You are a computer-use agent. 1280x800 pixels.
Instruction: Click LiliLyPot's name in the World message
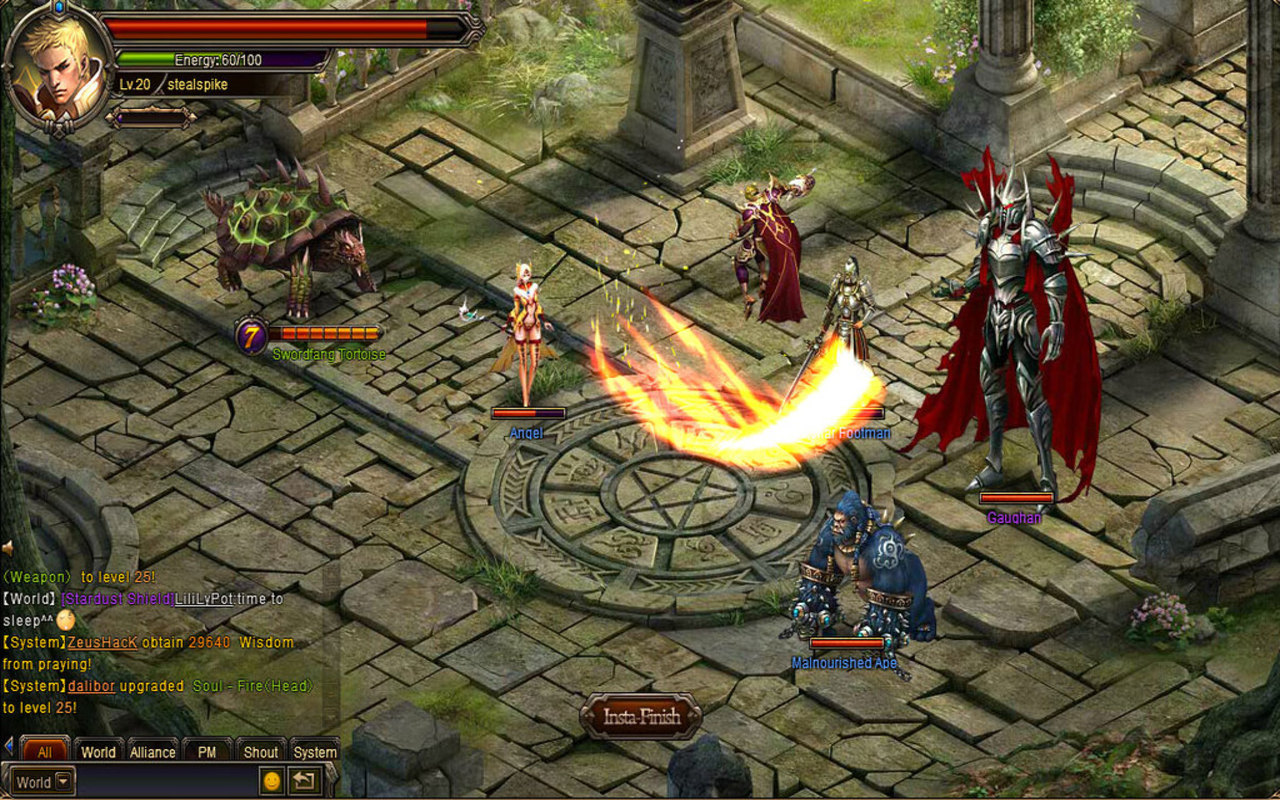tap(203, 598)
